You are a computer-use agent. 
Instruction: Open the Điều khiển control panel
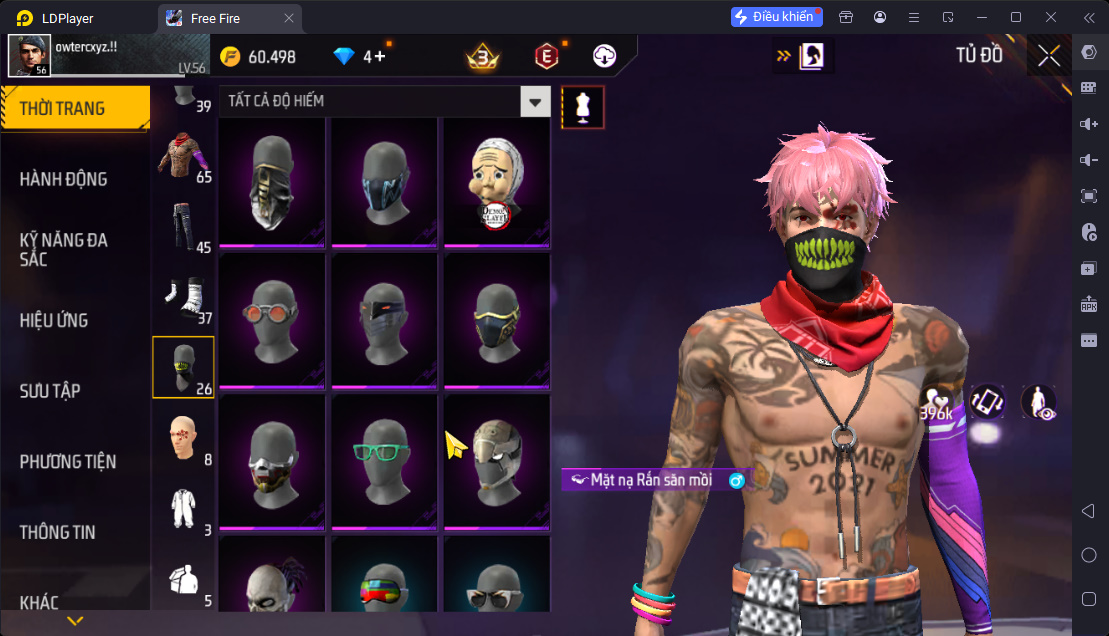tap(776, 17)
